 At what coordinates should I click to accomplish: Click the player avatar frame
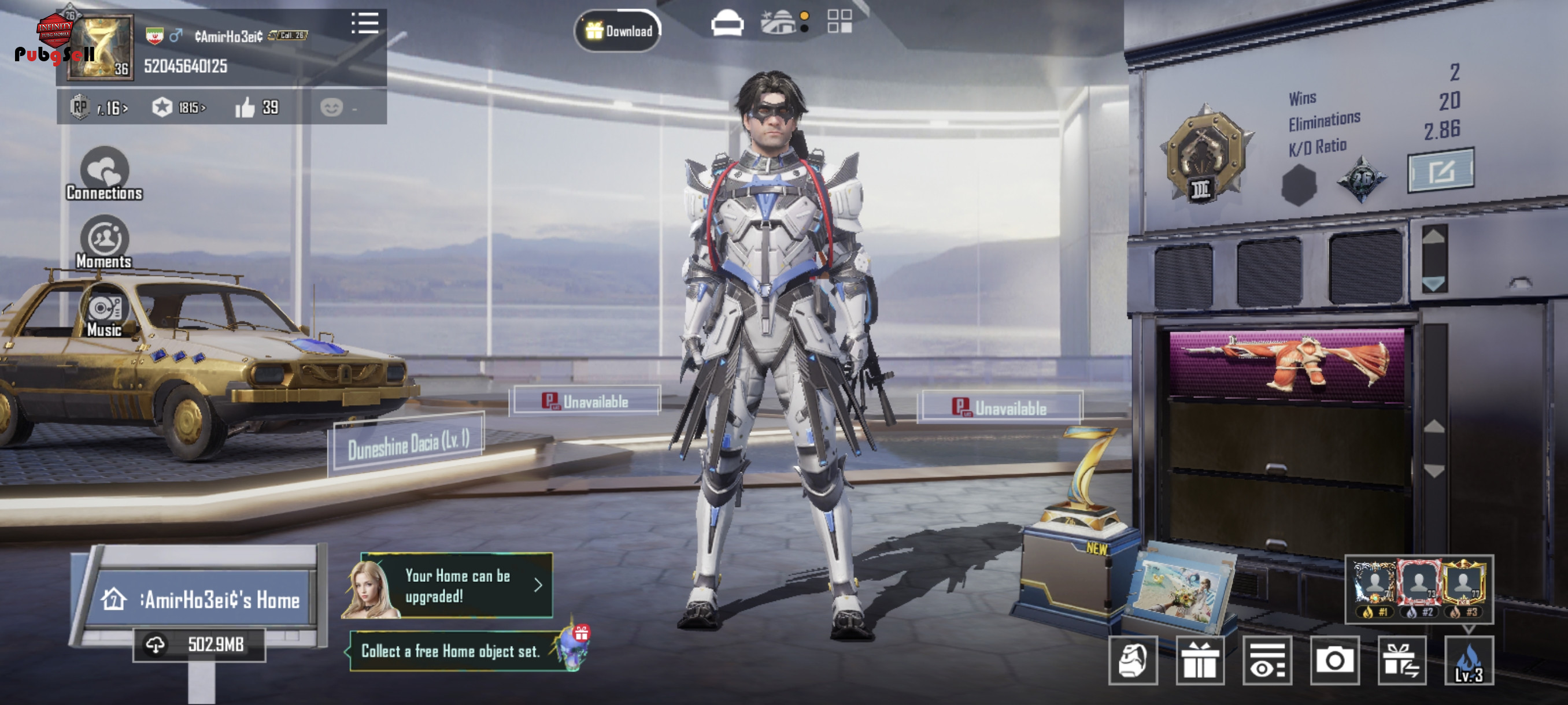click(x=101, y=47)
